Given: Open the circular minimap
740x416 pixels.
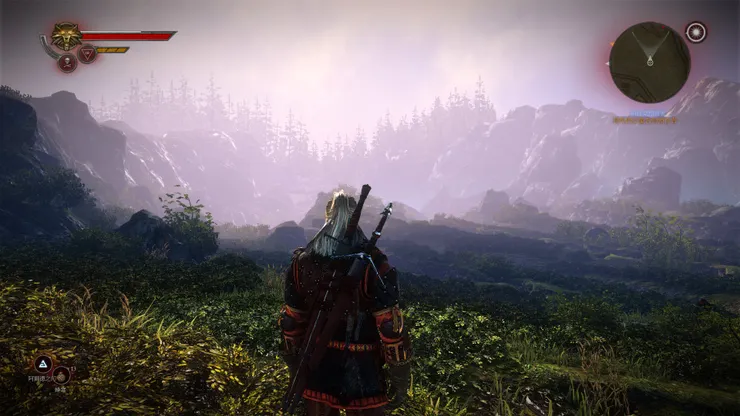Looking at the screenshot, I should [649, 62].
